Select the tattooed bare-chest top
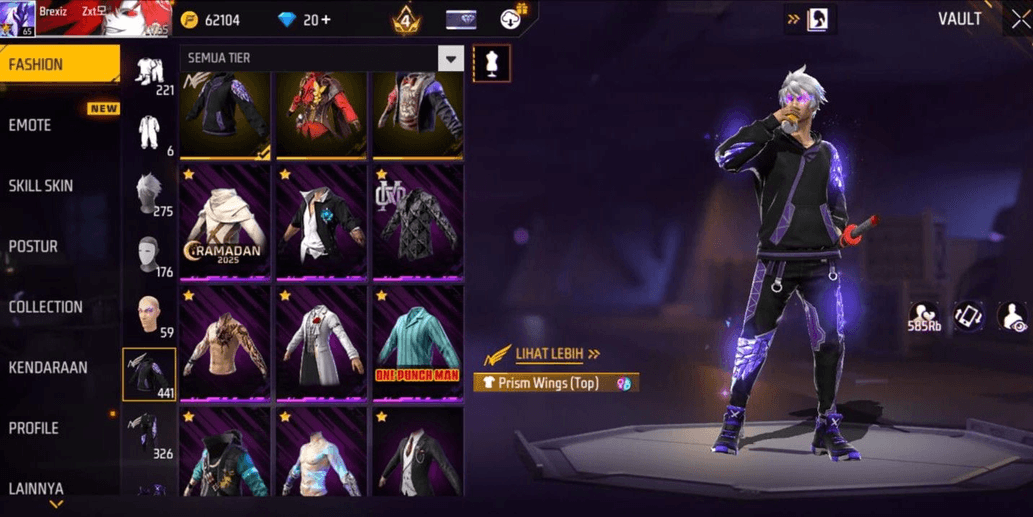Viewport: 1033px width, 517px height. point(225,343)
